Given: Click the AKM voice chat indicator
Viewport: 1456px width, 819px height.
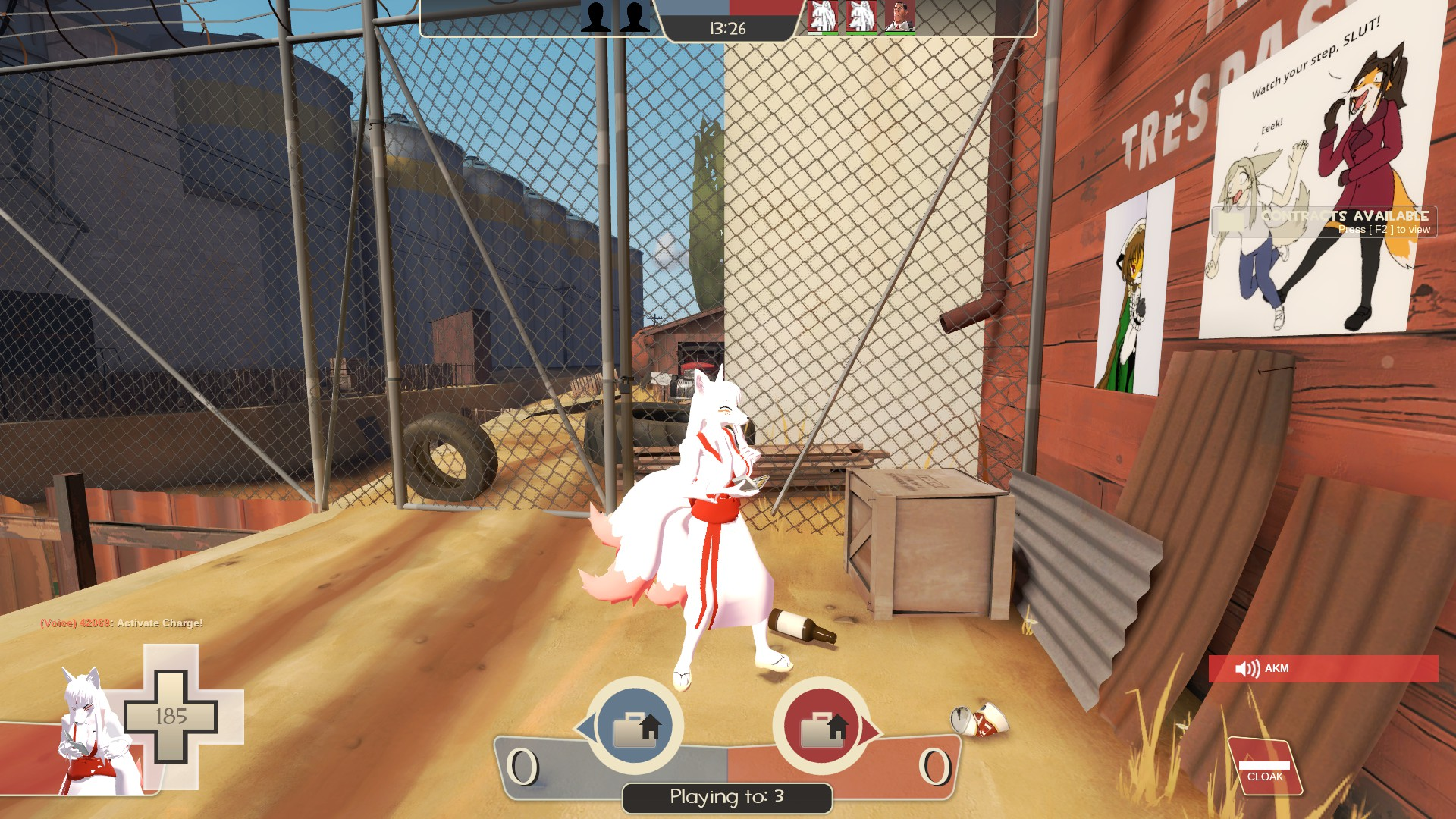Looking at the screenshot, I should [1323, 668].
